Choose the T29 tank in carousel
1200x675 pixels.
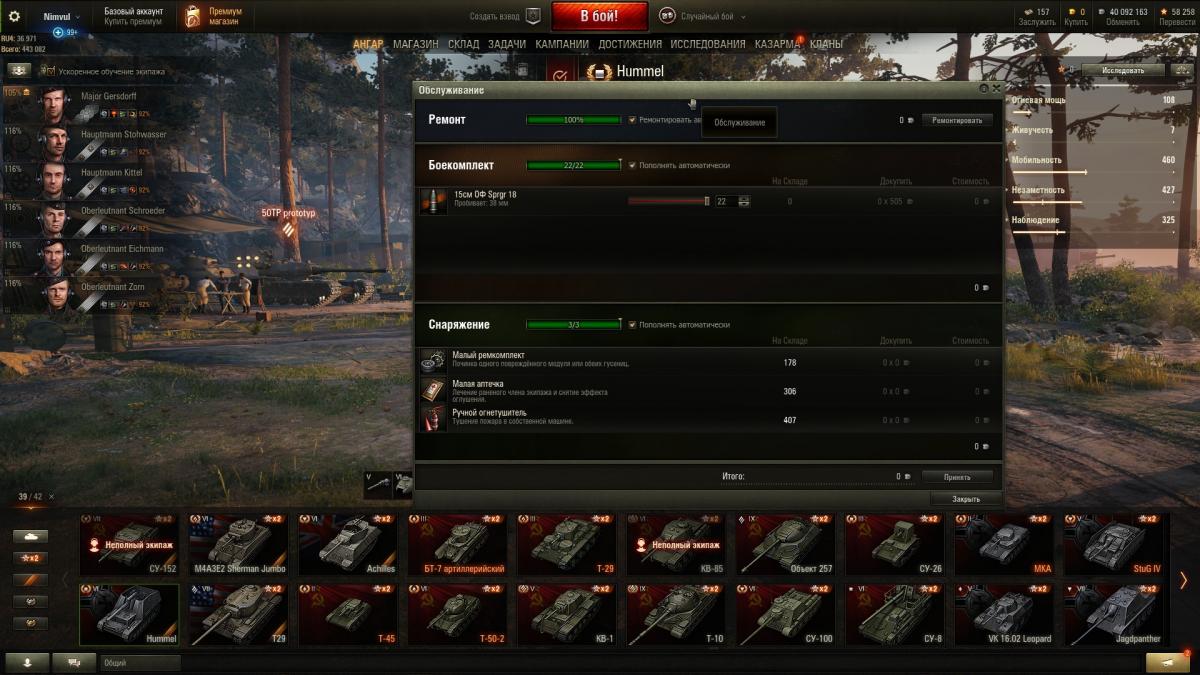coord(237,615)
